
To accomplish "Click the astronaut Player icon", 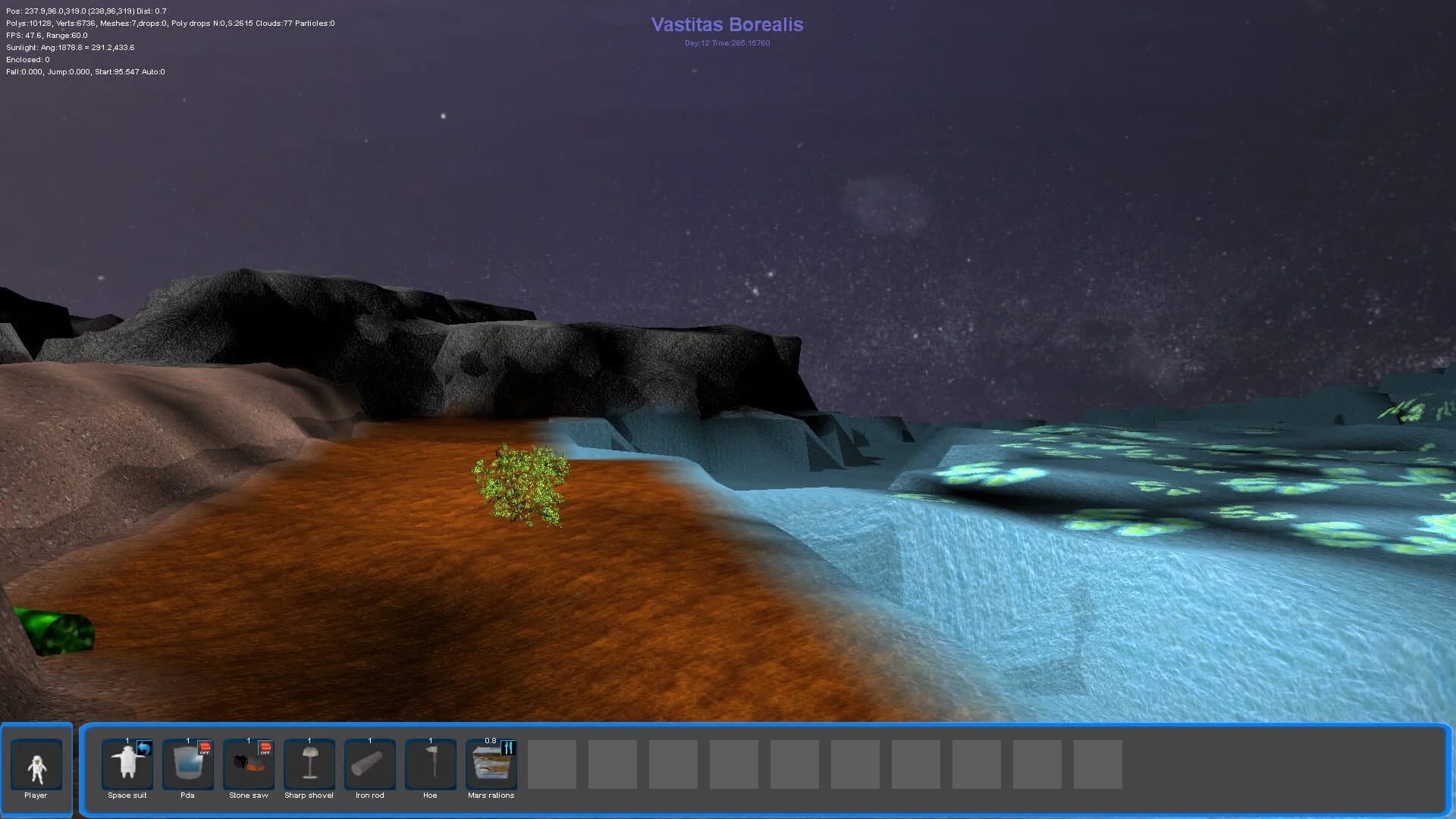I will [x=36, y=764].
